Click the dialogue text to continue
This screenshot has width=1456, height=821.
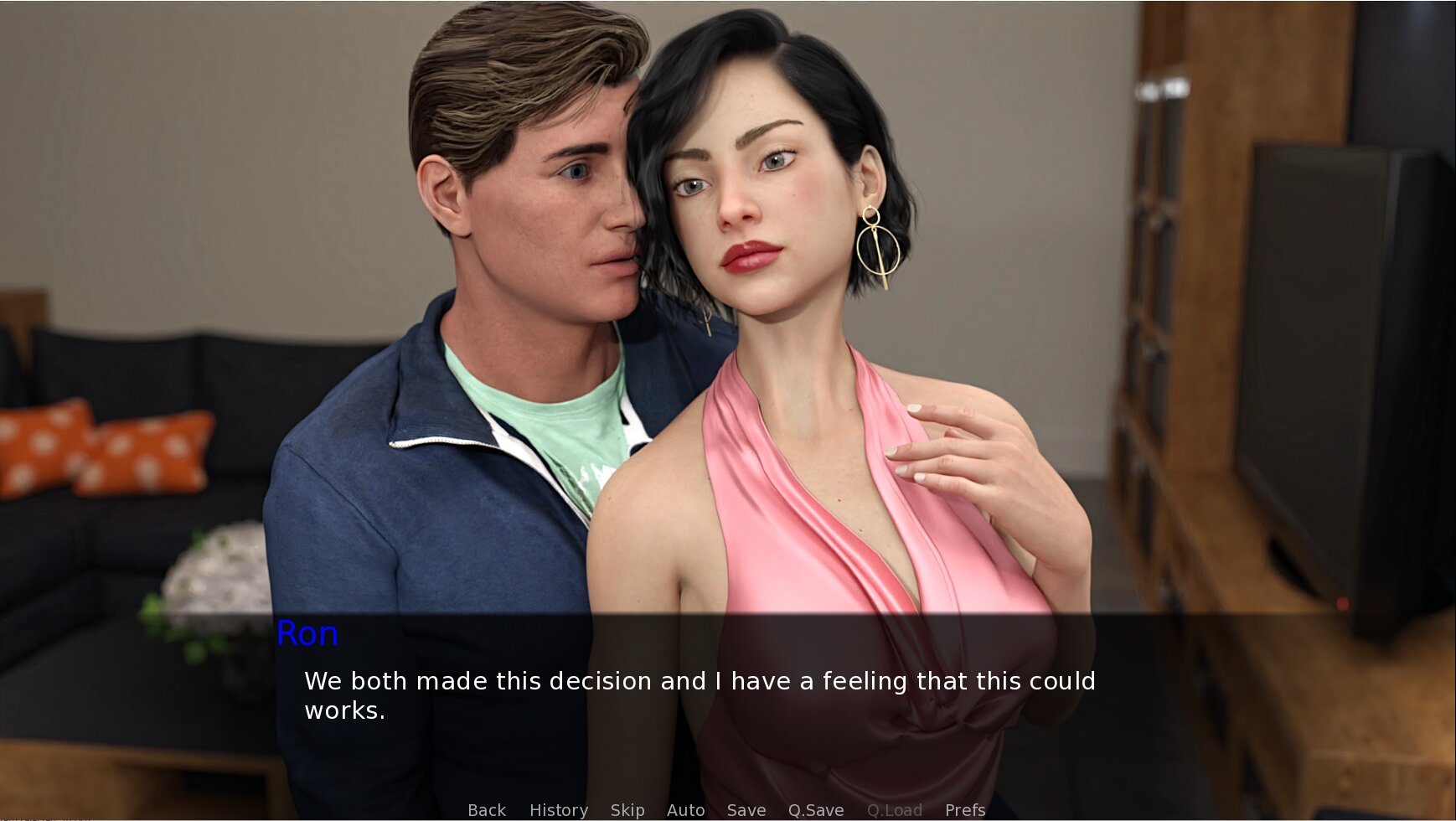tap(699, 695)
